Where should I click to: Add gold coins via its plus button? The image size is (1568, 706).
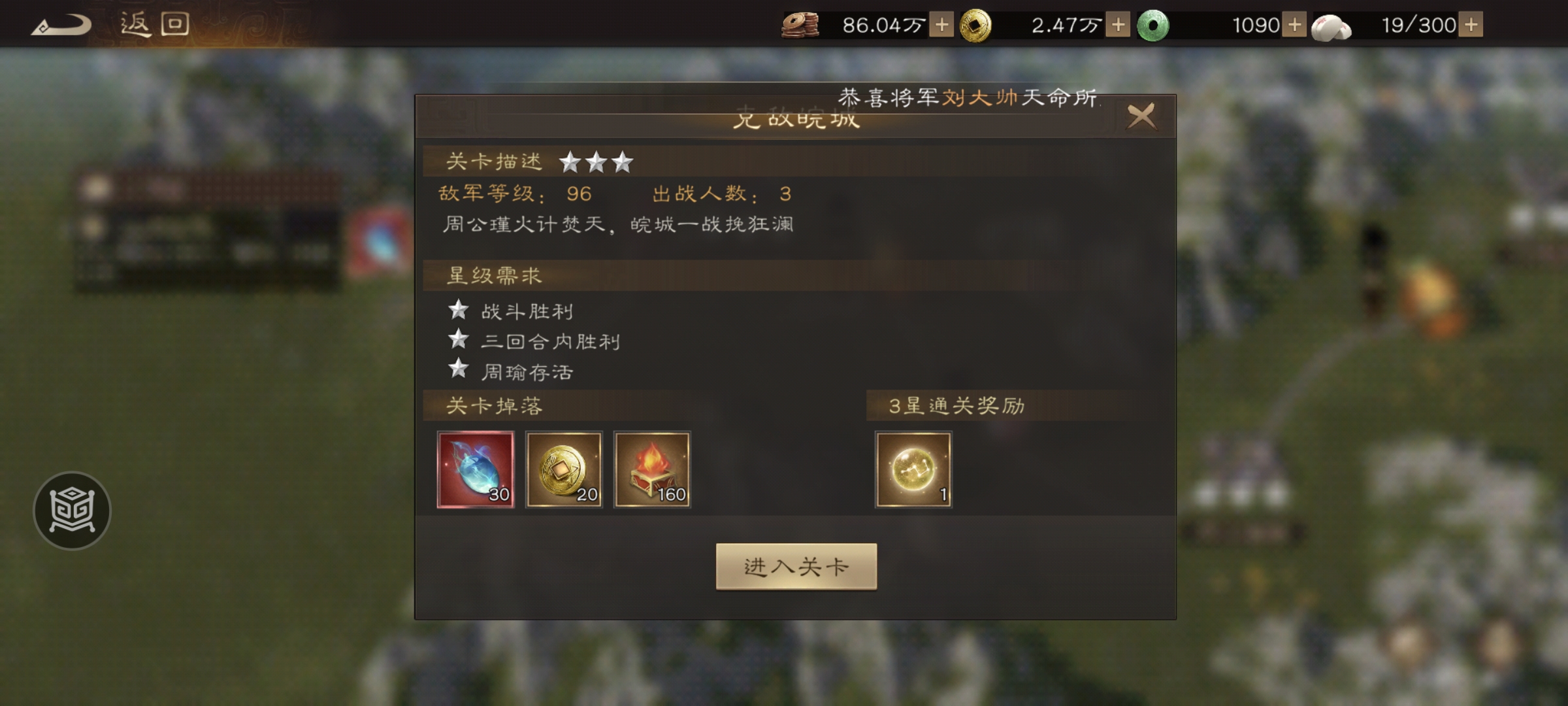[x=1119, y=26]
